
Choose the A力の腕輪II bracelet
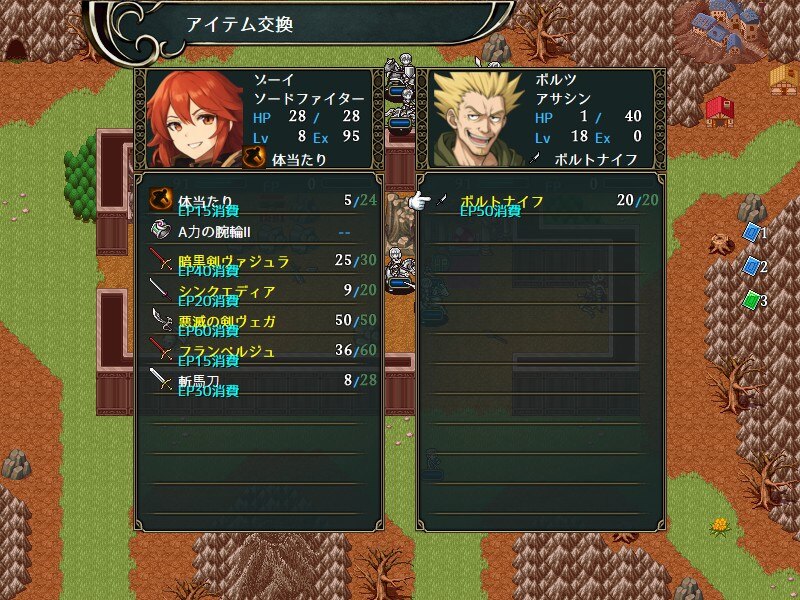(260, 232)
